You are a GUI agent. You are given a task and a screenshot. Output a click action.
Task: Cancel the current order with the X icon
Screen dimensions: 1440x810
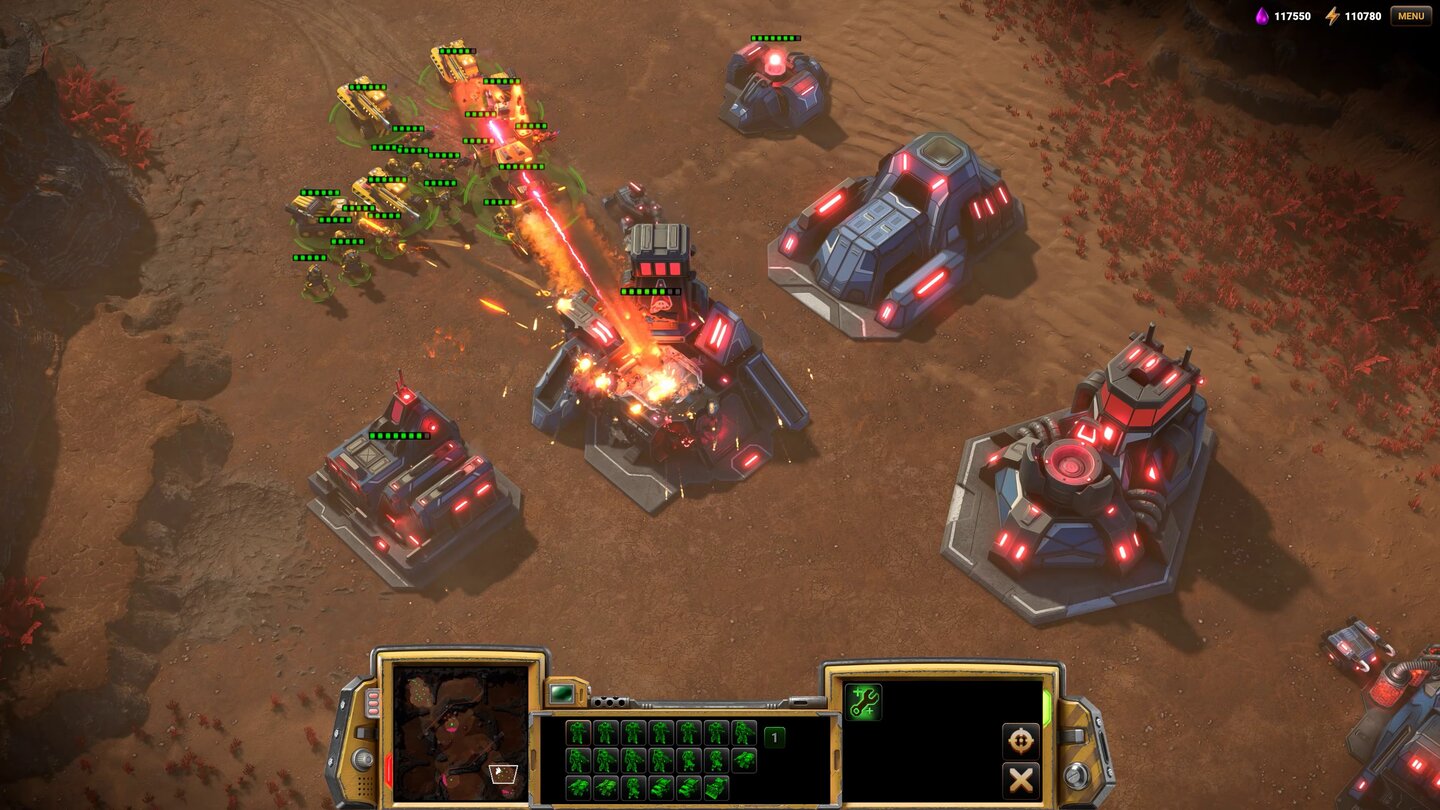tap(1021, 779)
